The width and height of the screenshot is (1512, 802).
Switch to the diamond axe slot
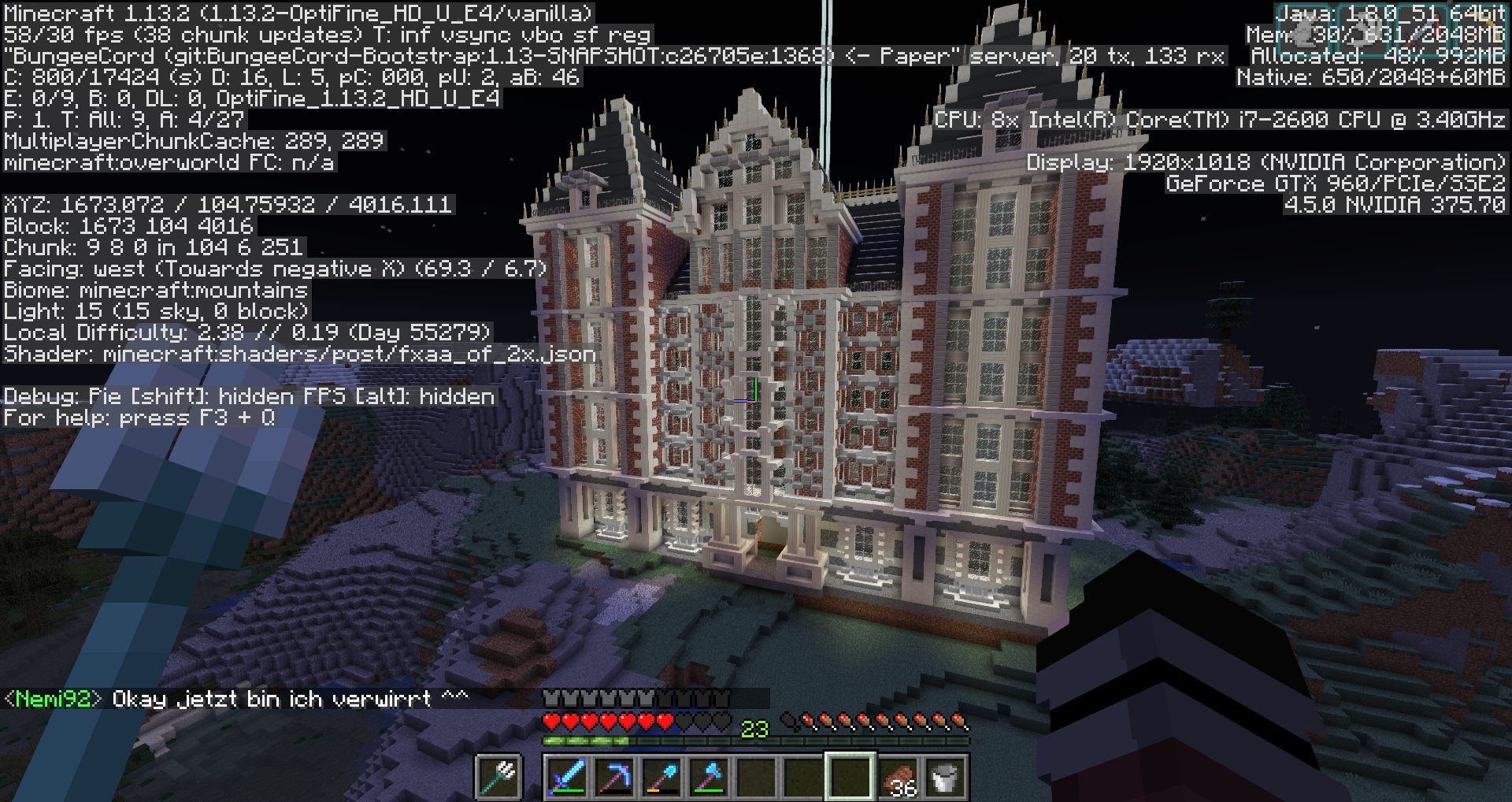point(708,777)
